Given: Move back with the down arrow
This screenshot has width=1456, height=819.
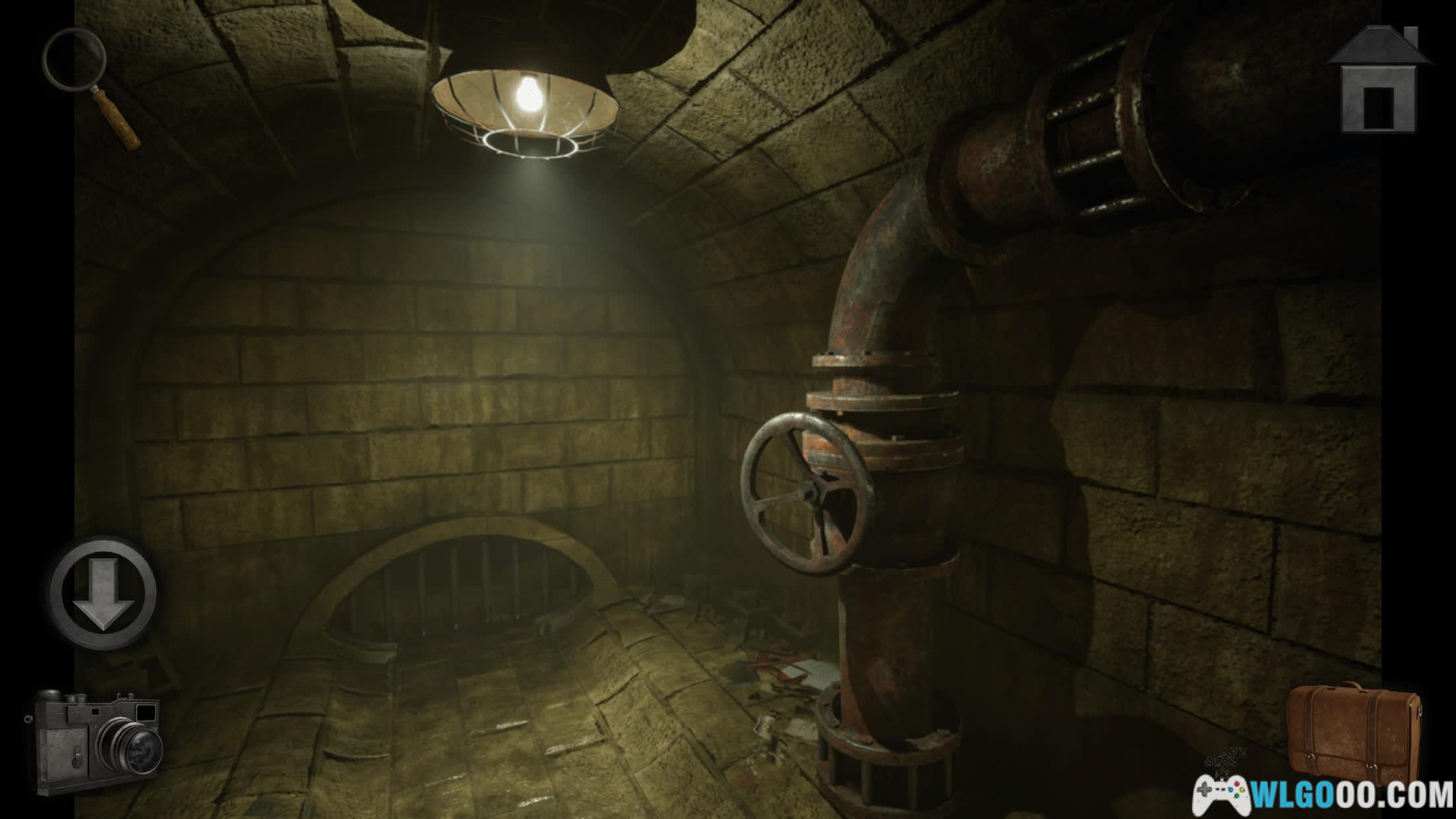Looking at the screenshot, I should (x=104, y=592).
